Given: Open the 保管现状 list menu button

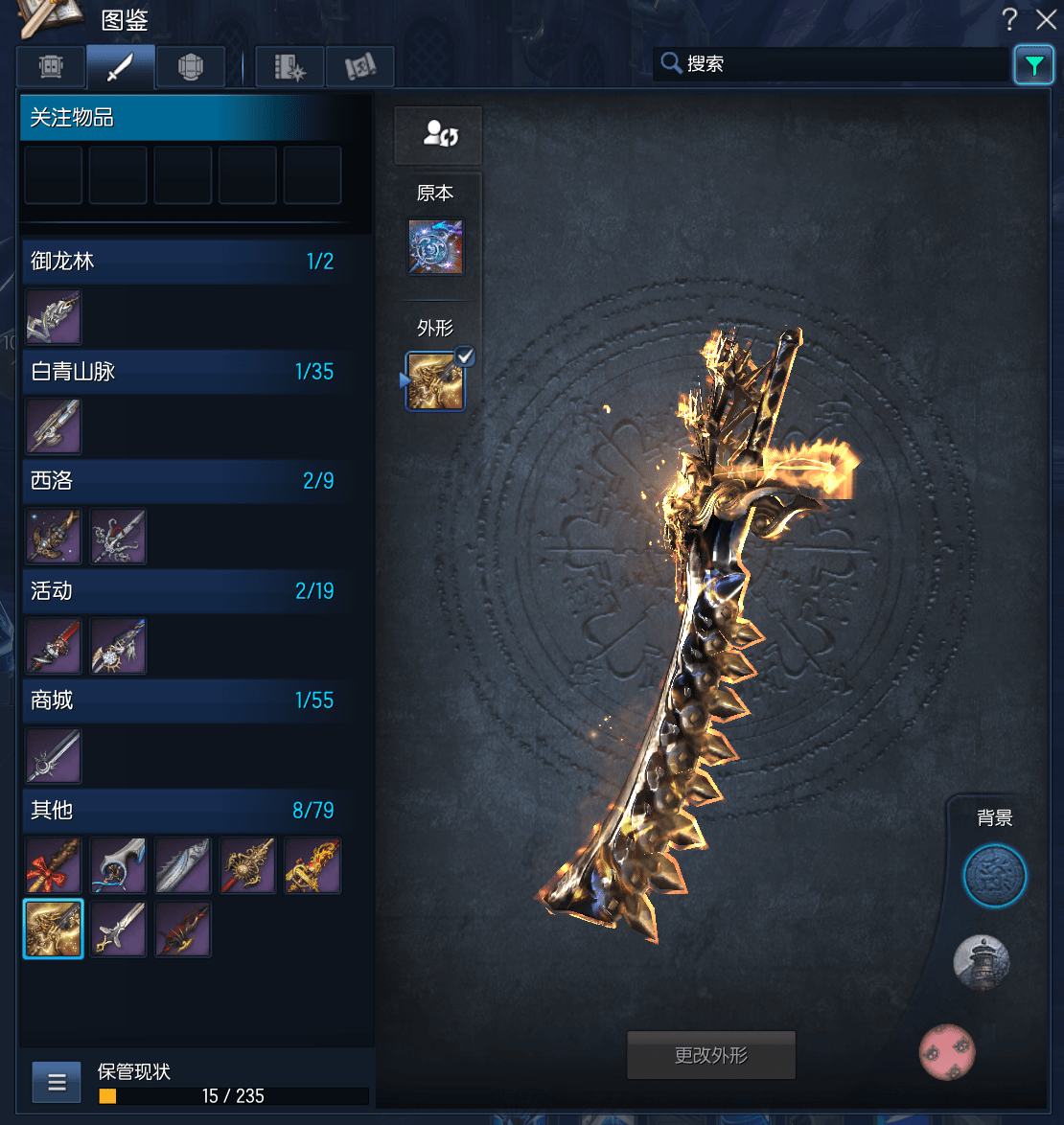Looking at the screenshot, I should click(57, 1083).
